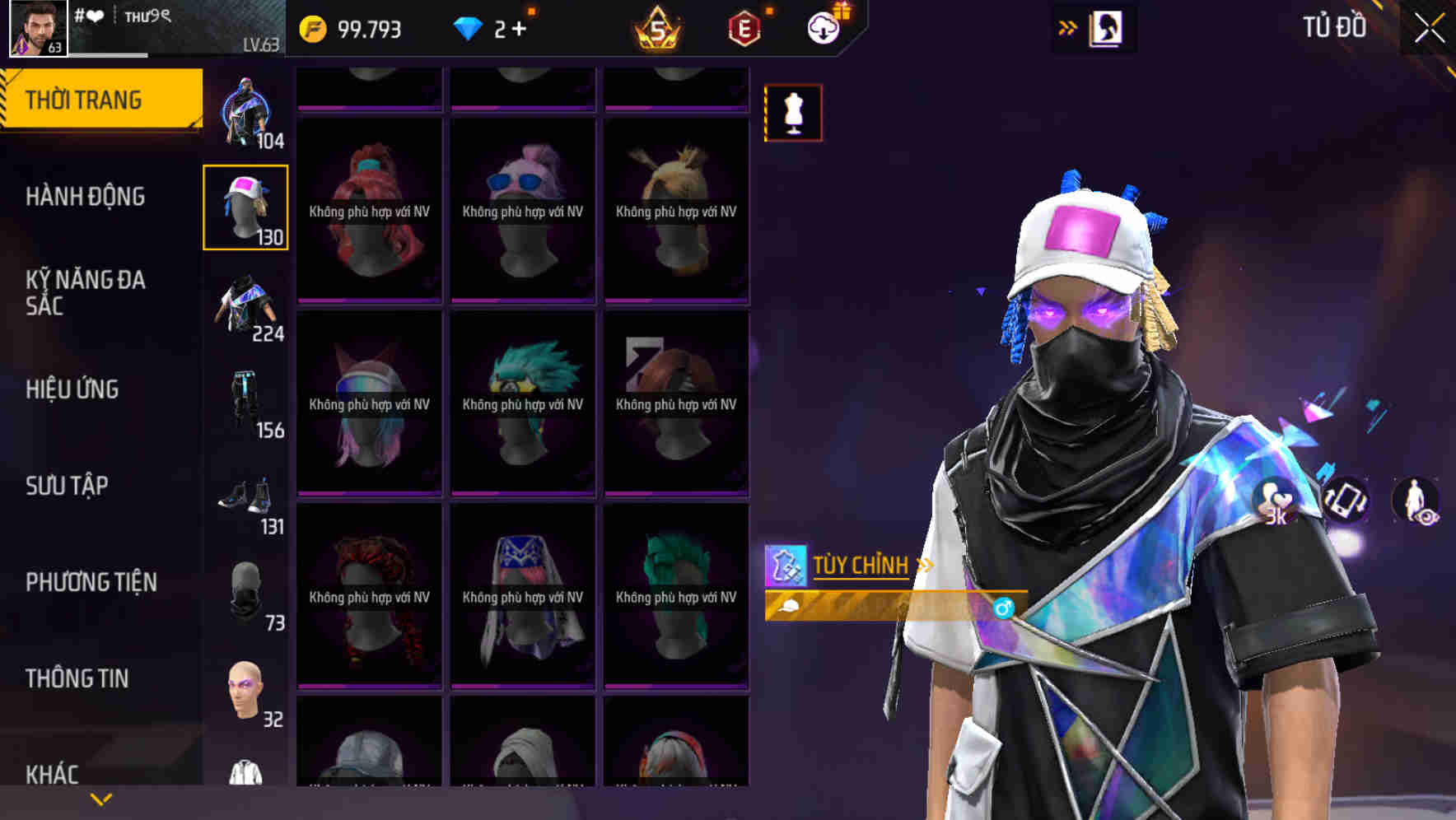Open the mannequin outfit preview icon

(793, 113)
